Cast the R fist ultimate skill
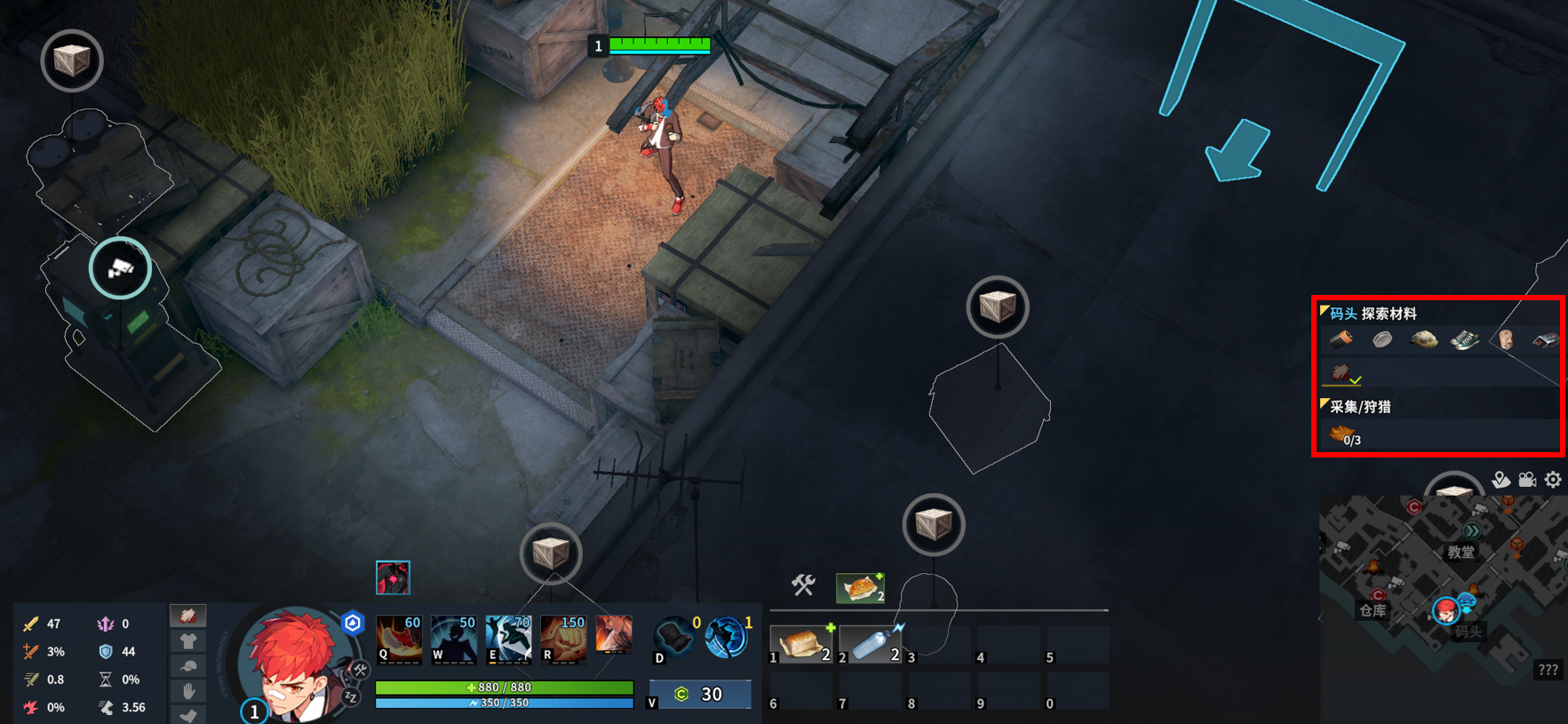The image size is (1568, 724). pos(562,640)
